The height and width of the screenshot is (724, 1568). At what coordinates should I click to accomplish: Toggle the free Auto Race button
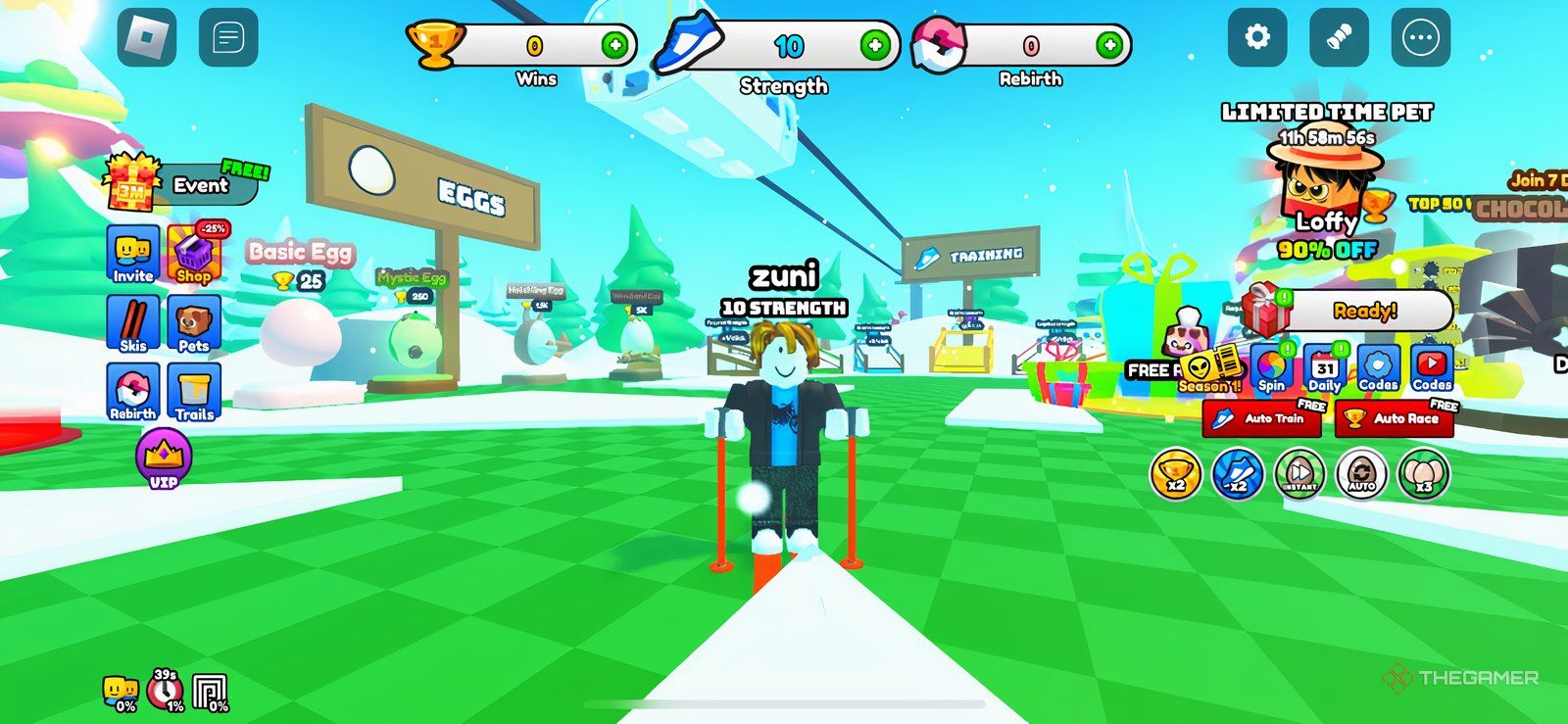[1395, 418]
